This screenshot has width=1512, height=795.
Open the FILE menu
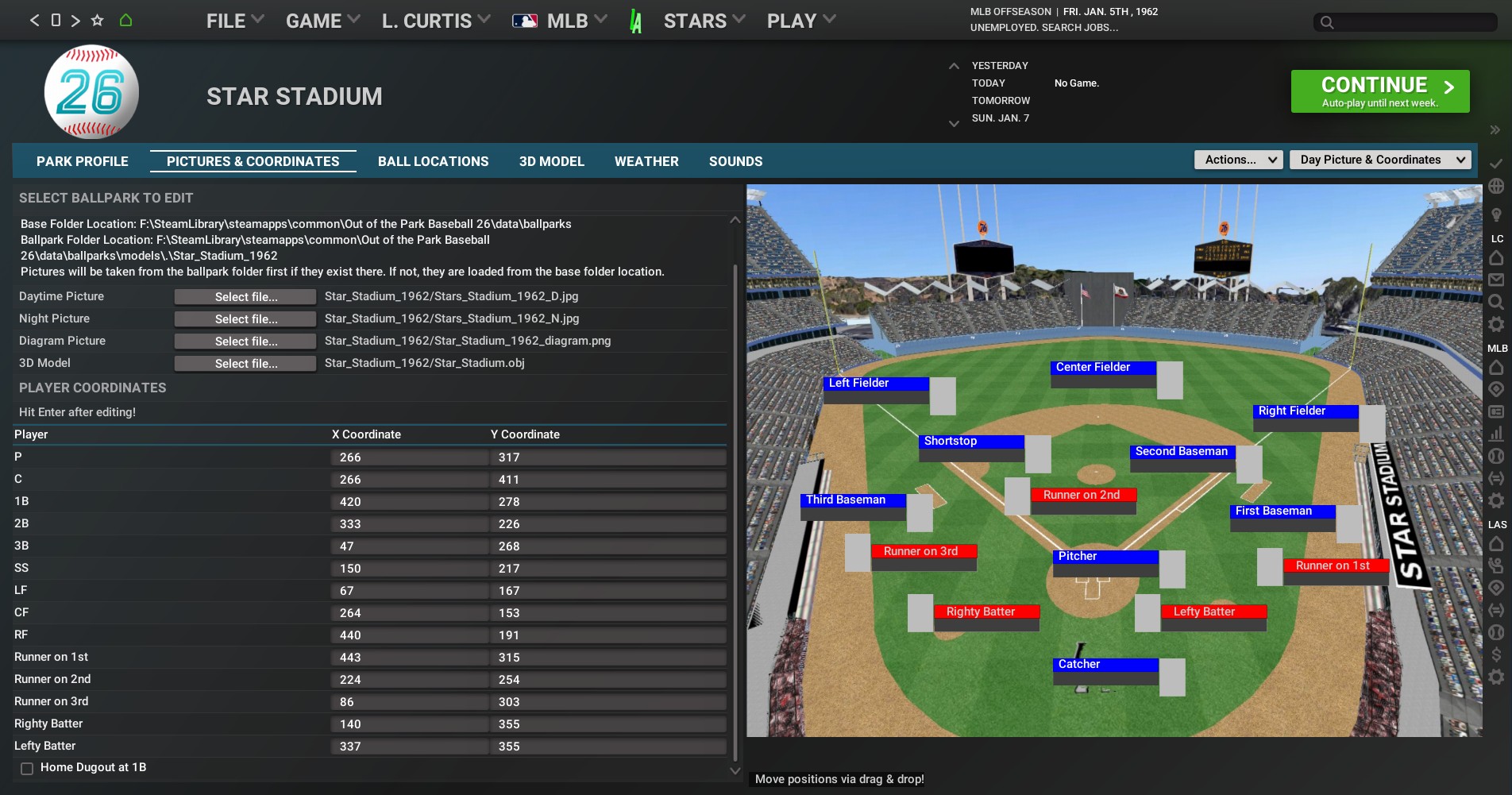coord(234,21)
